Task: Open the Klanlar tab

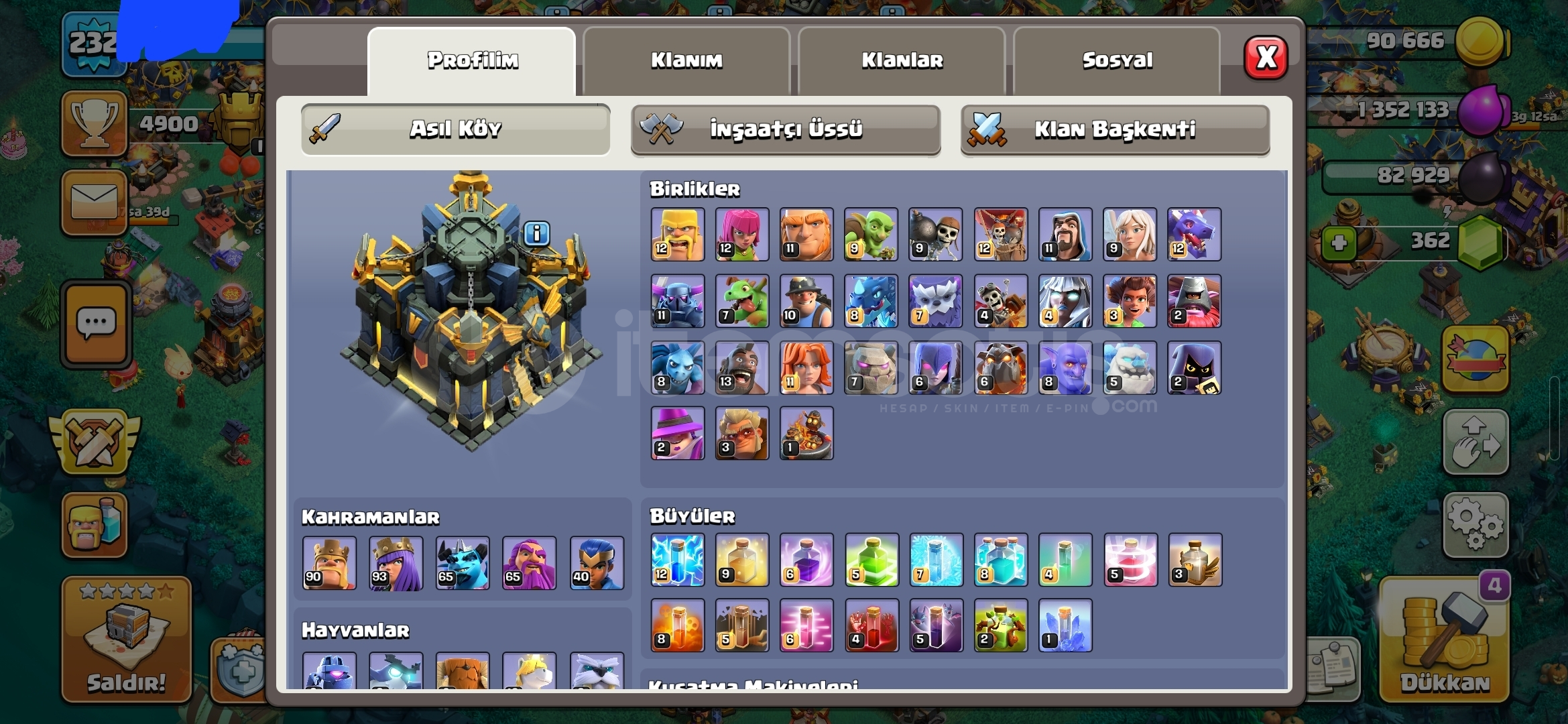Action: coord(902,60)
